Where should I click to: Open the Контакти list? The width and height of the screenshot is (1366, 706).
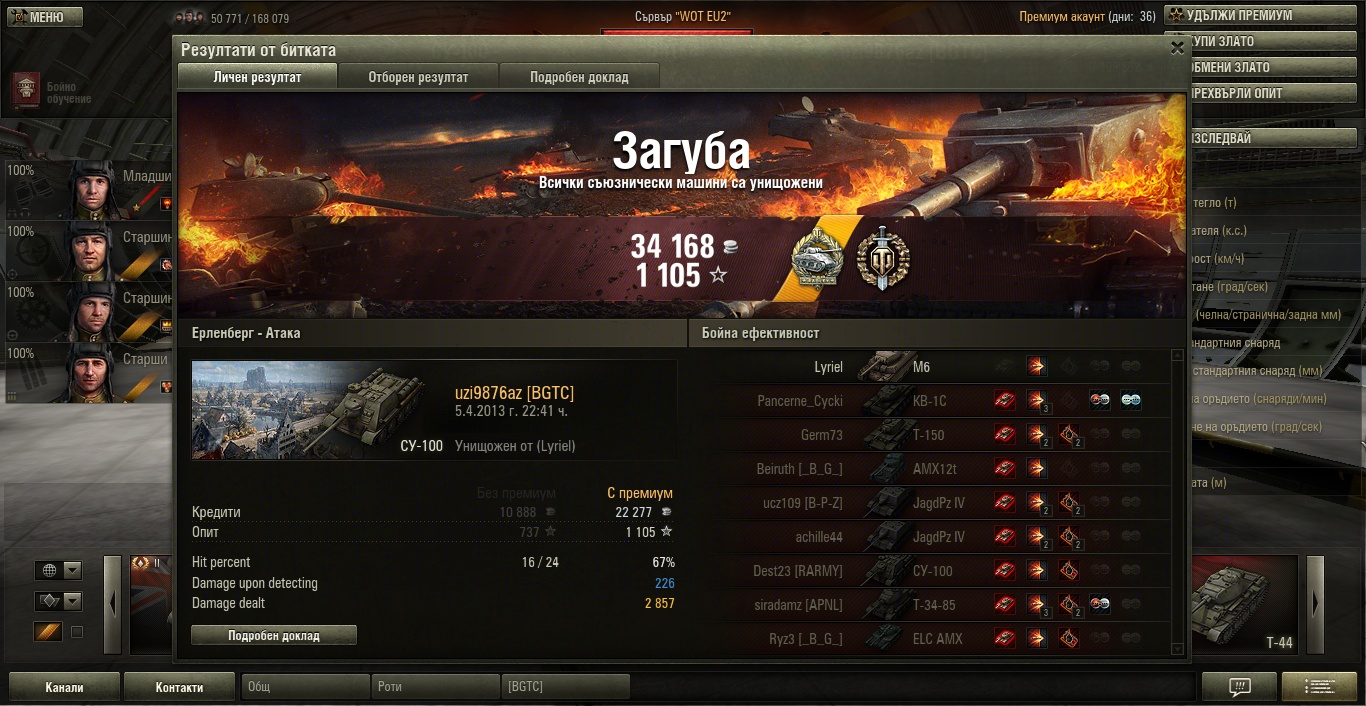pos(180,687)
